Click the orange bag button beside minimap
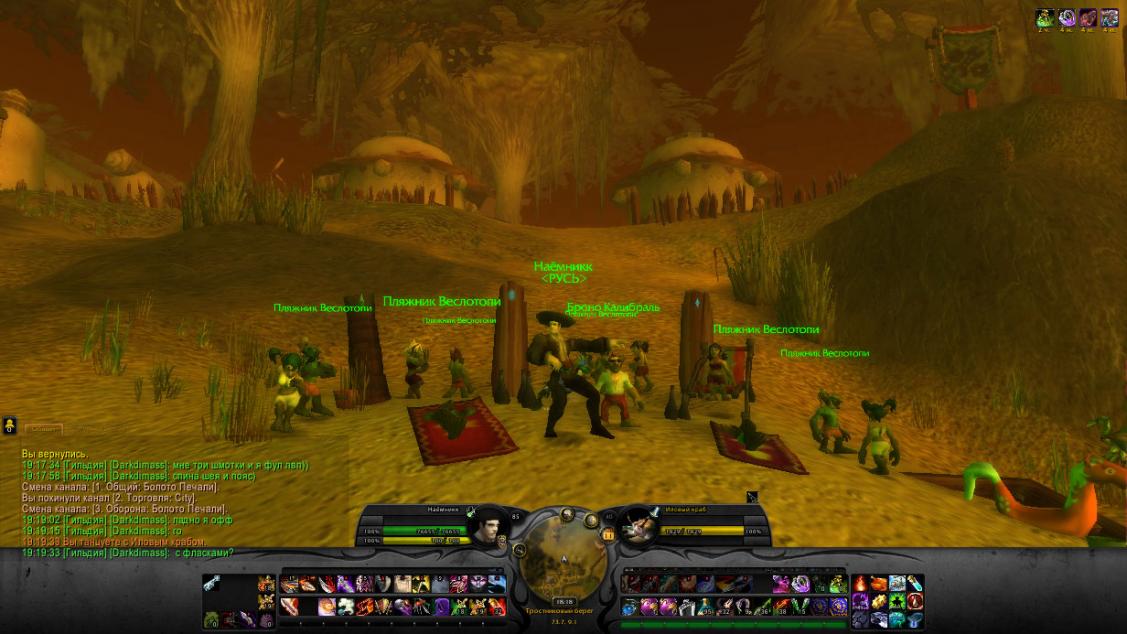Viewport: 1127px width, 634px height. click(x=607, y=535)
